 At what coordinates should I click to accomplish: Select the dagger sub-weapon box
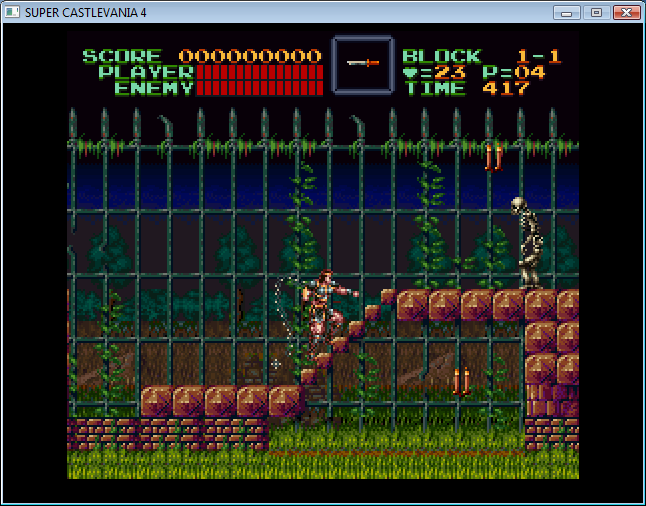click(363, 66)
